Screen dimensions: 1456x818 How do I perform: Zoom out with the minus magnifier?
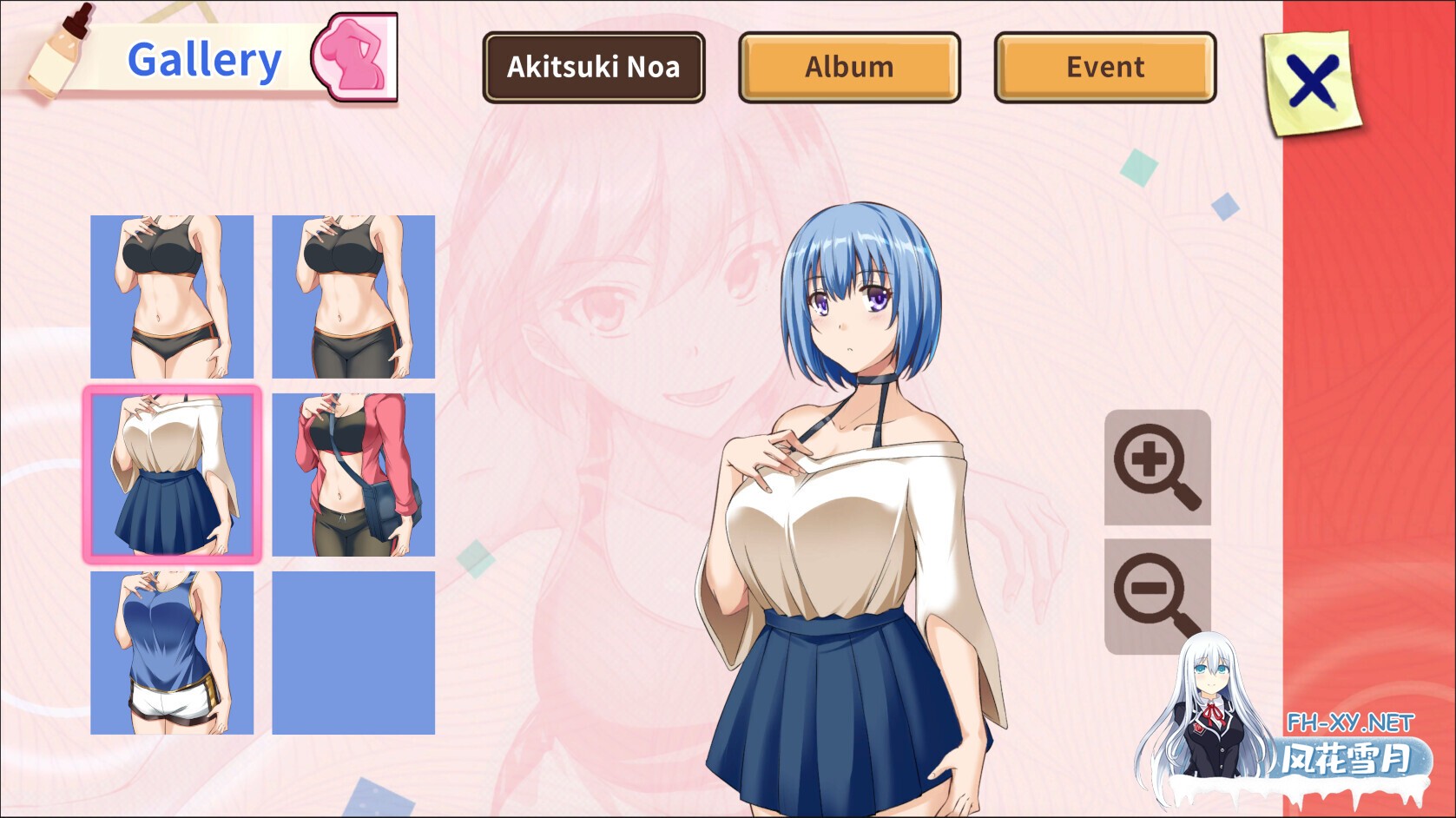(1156, 596)
